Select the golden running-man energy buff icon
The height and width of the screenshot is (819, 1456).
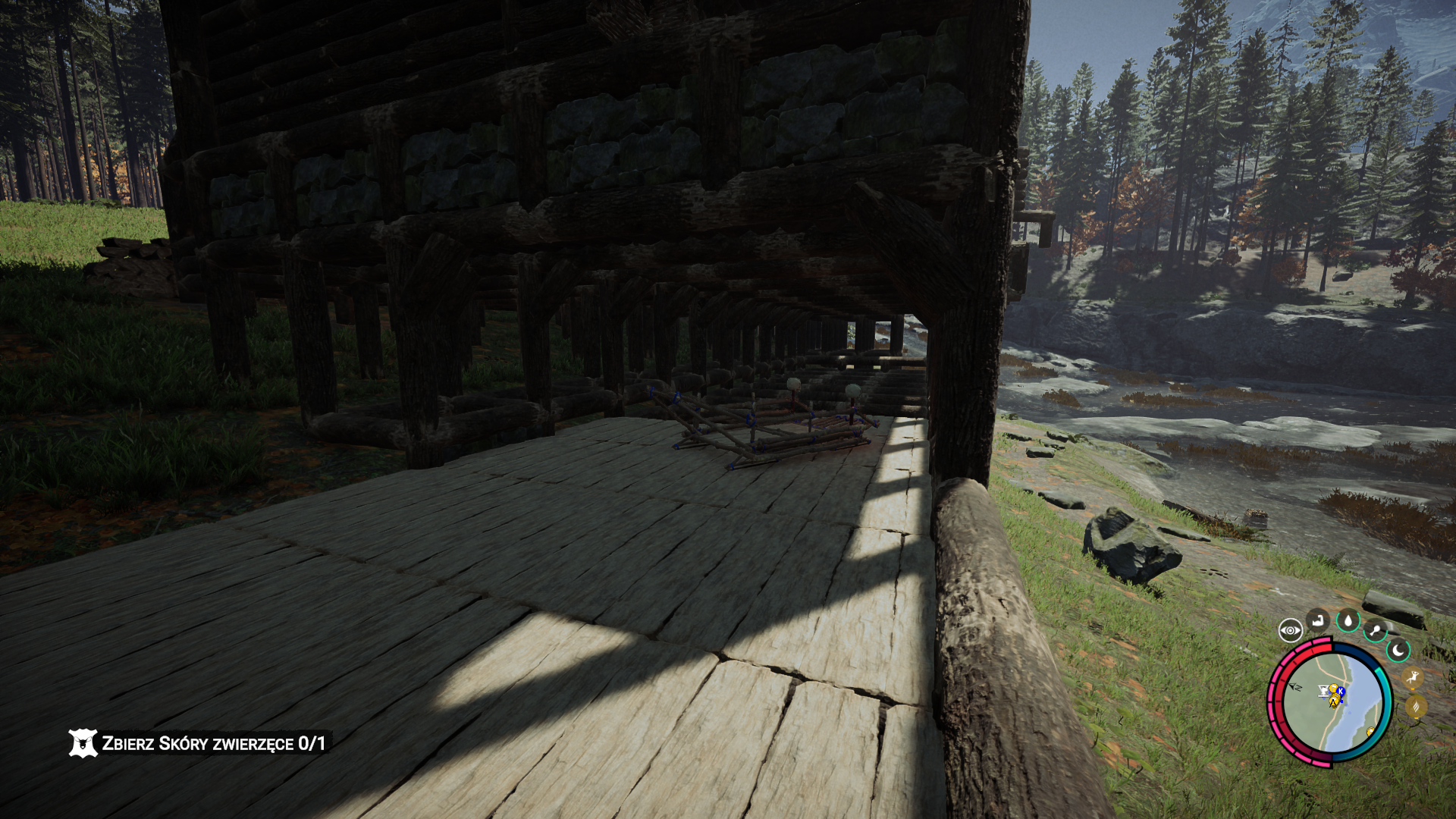pos(1414,678)
